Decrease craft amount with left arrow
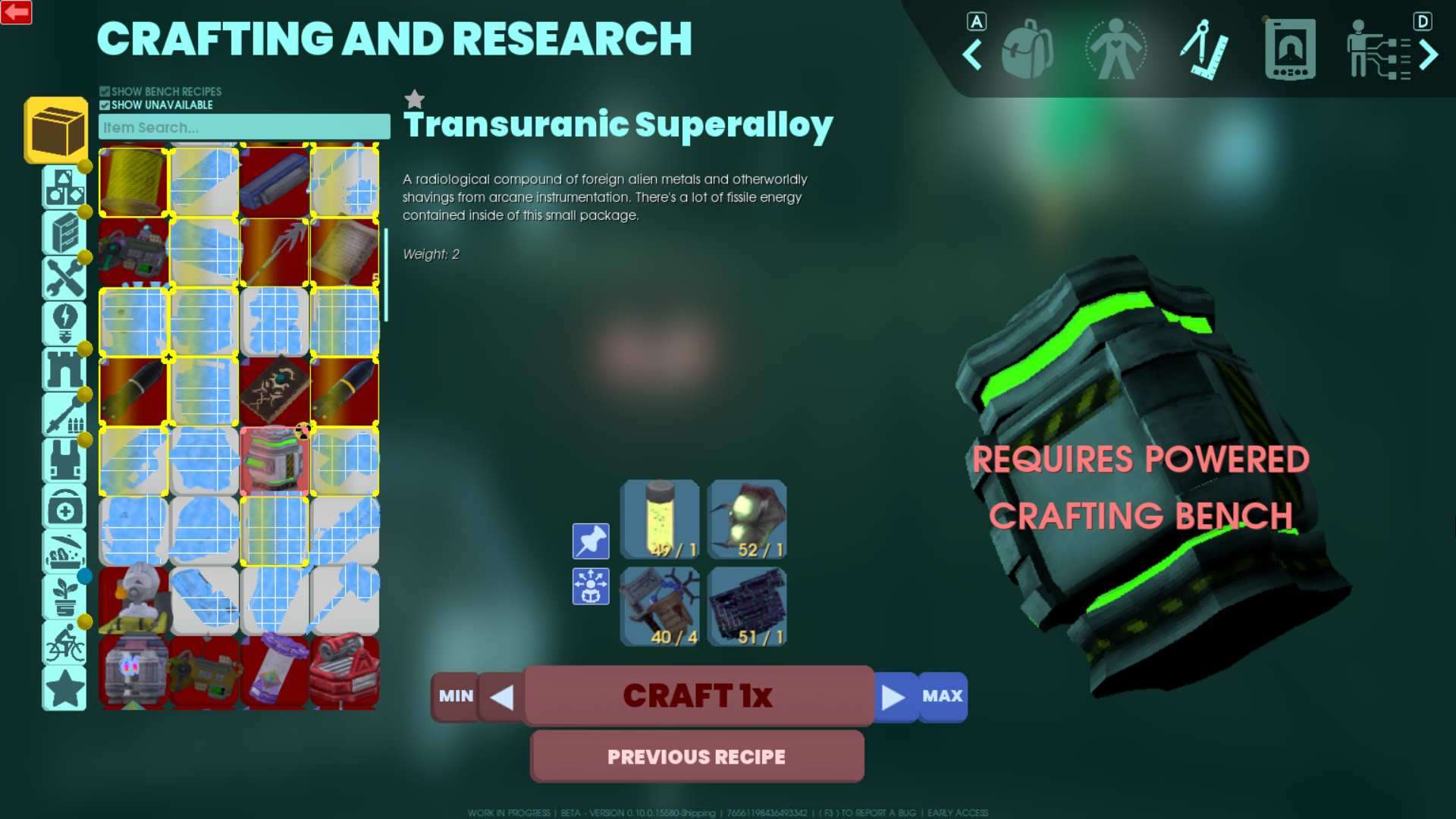Image resolution: width=1456 pixels, height=819 pixels. tap(501, 696)
